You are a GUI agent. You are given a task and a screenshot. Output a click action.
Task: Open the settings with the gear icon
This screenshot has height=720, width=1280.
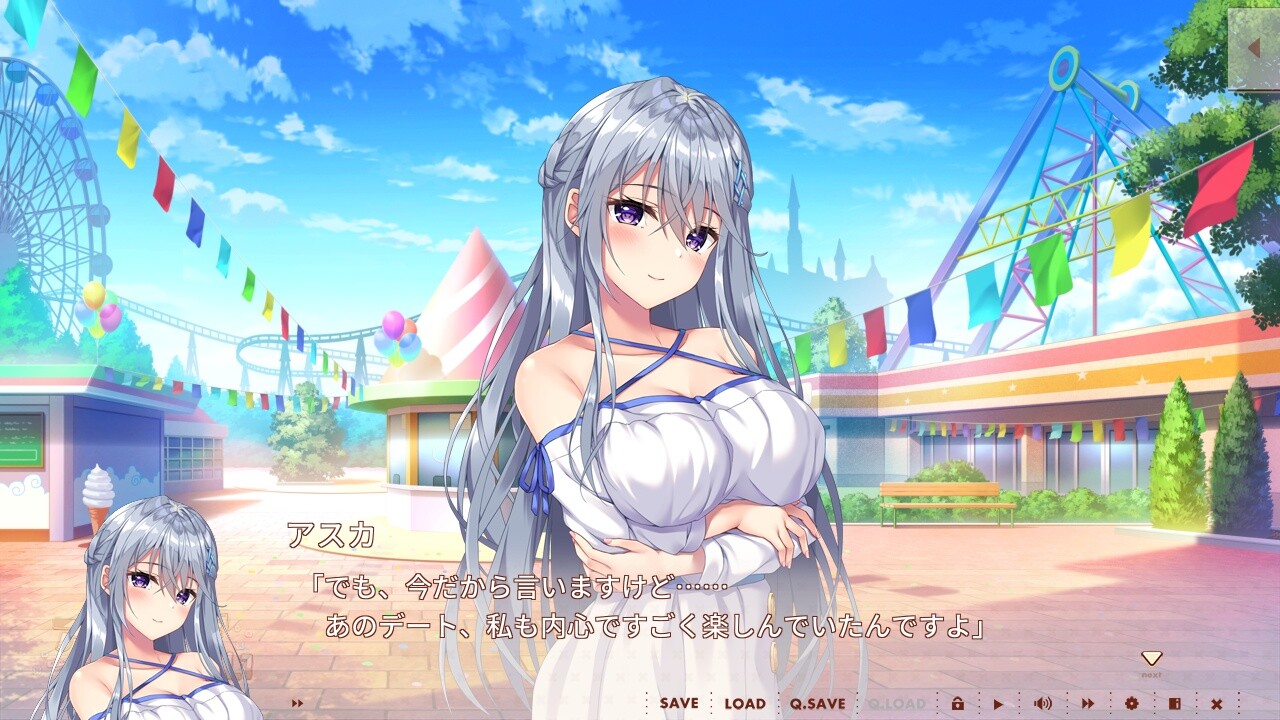tap(1133, 703)
